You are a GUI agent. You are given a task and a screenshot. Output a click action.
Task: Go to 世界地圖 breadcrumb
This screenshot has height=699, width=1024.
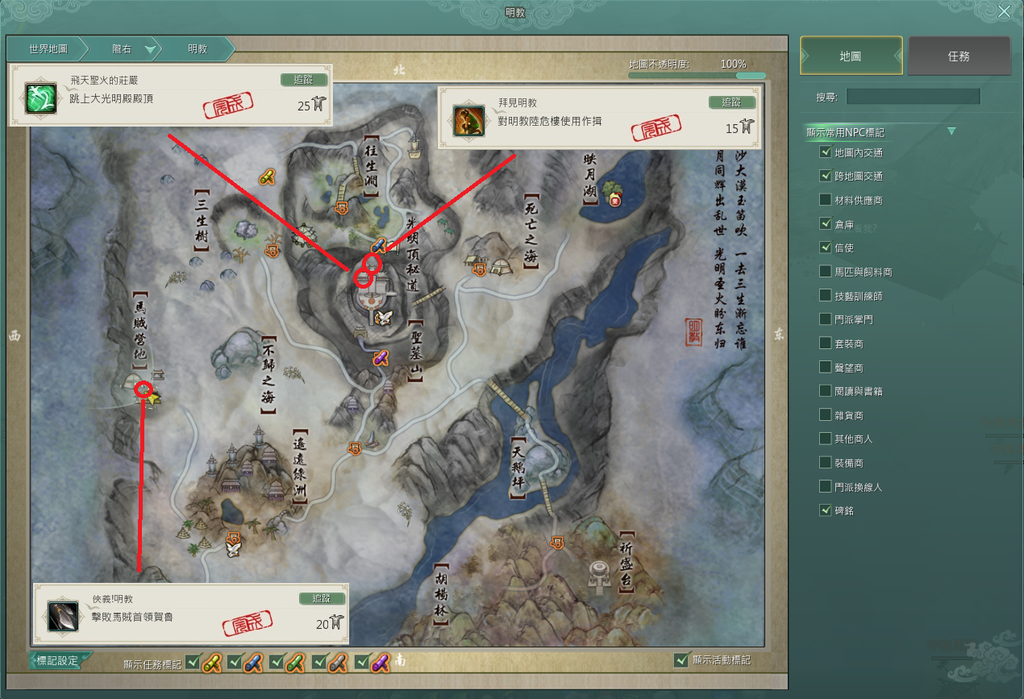pyautogui.click(x=48, y=48)
